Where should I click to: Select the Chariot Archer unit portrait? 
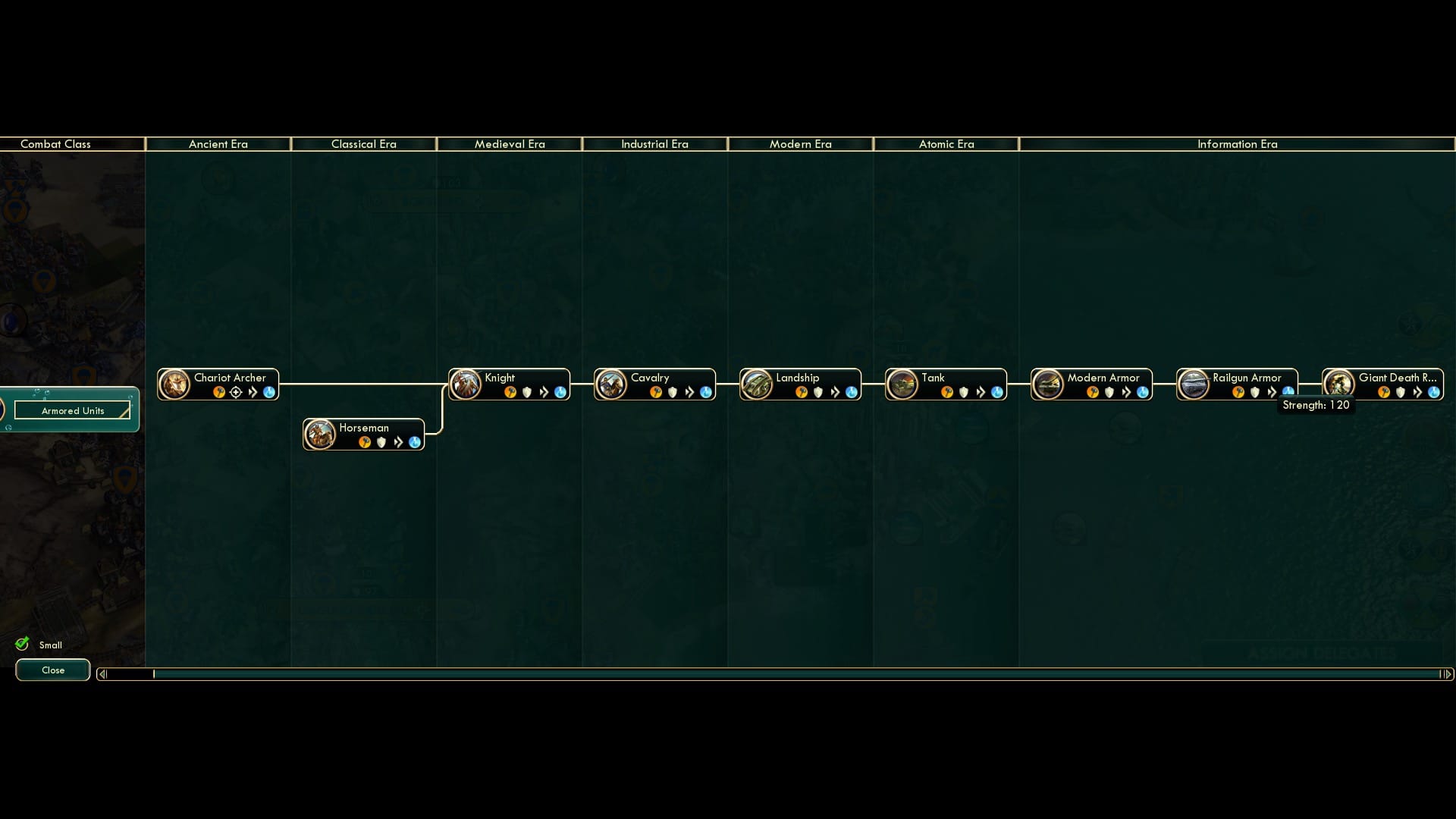[x=175, y=384]
